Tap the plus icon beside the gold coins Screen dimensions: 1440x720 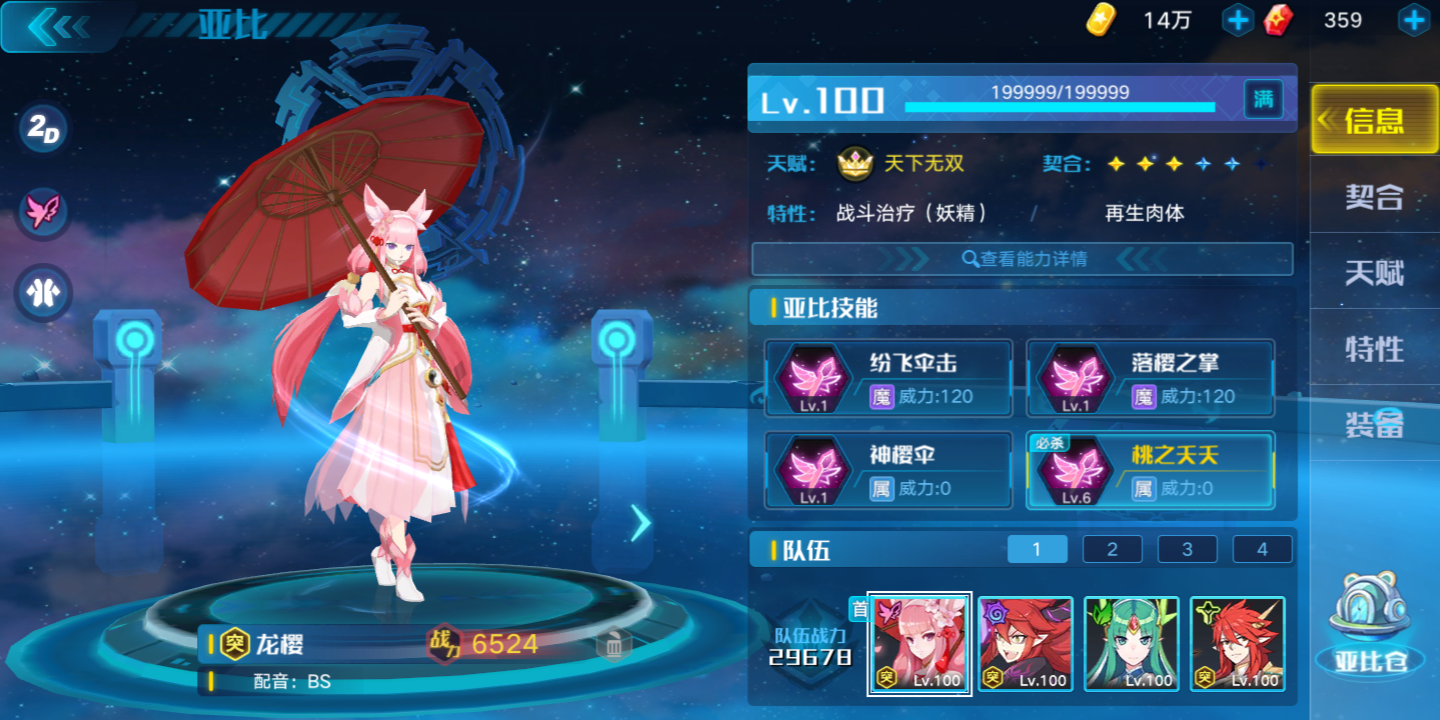[1238, 20]
